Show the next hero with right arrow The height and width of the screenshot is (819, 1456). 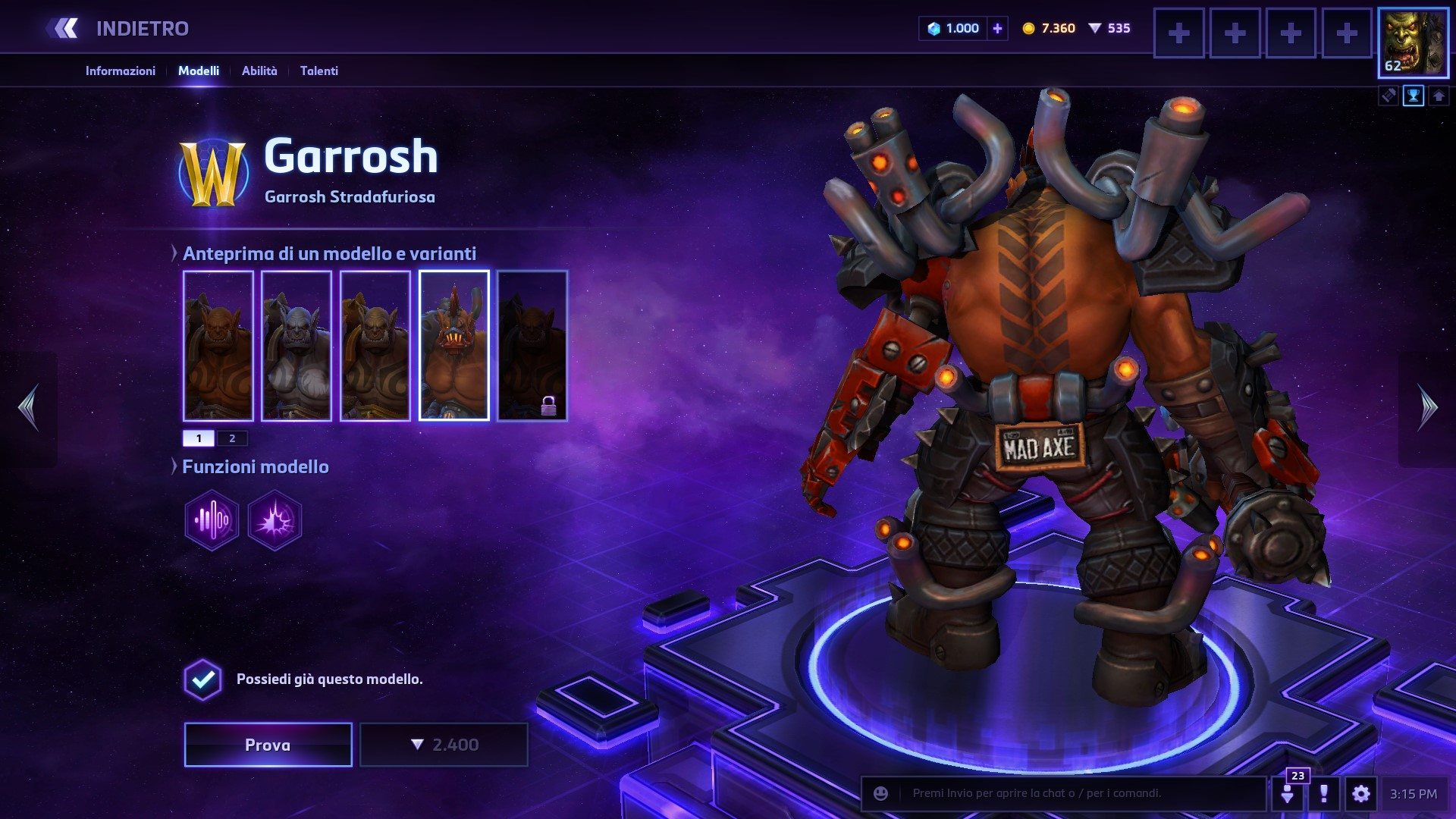point(1427,408)
